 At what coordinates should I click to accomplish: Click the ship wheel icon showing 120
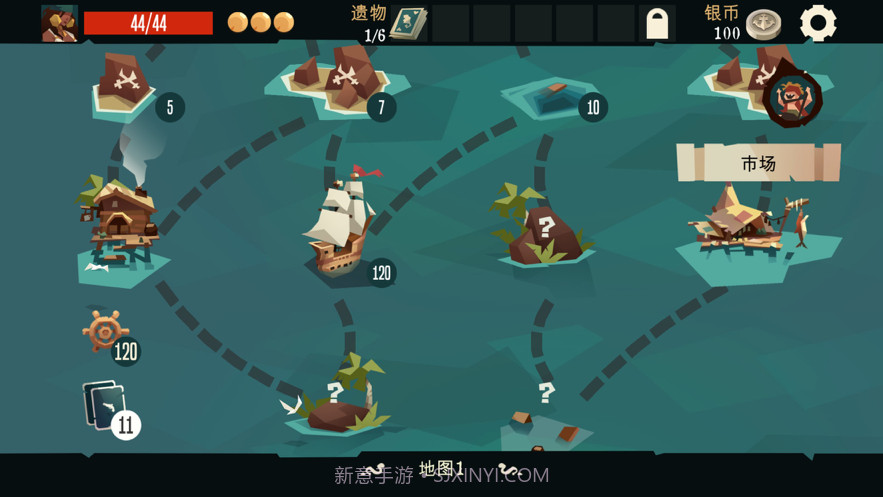pyautogui.click(x=105, y=331)
